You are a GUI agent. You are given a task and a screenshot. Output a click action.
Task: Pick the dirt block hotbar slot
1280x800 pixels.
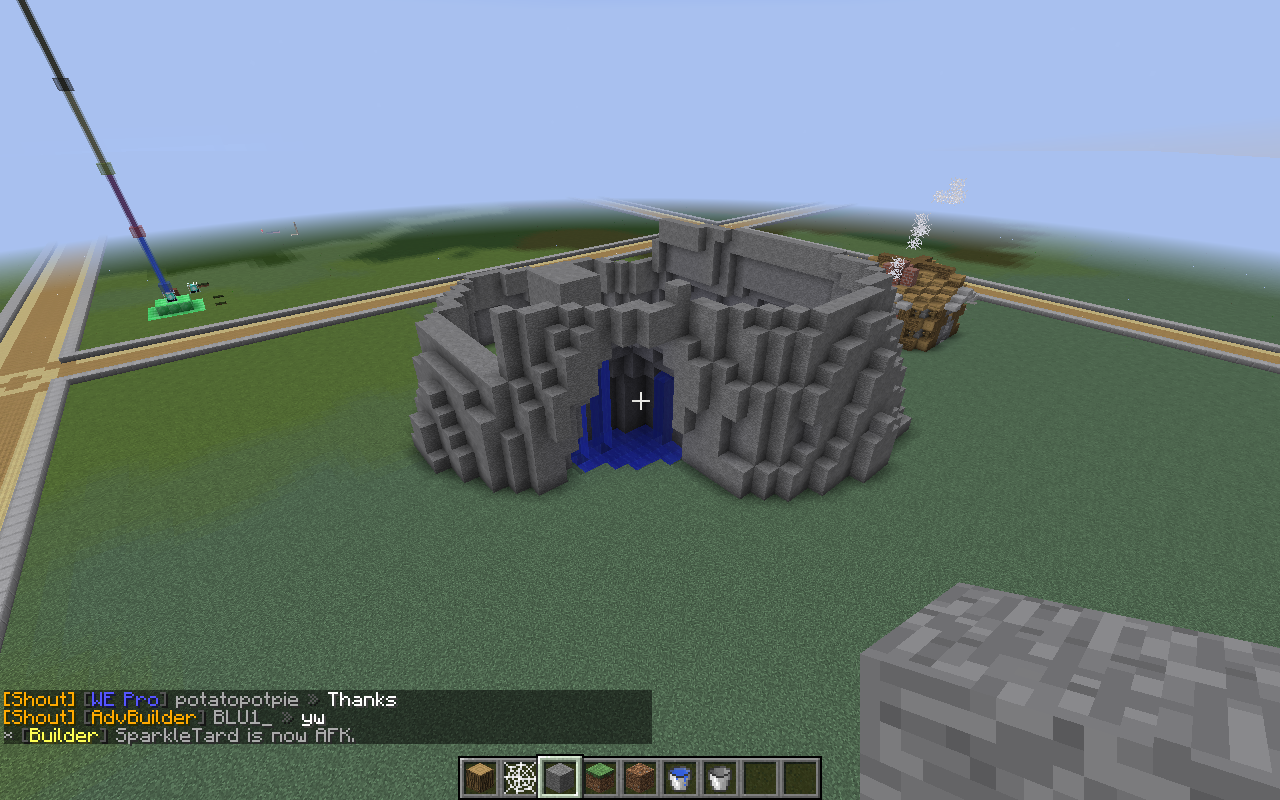pyautogui.click(x=640, y=778)
